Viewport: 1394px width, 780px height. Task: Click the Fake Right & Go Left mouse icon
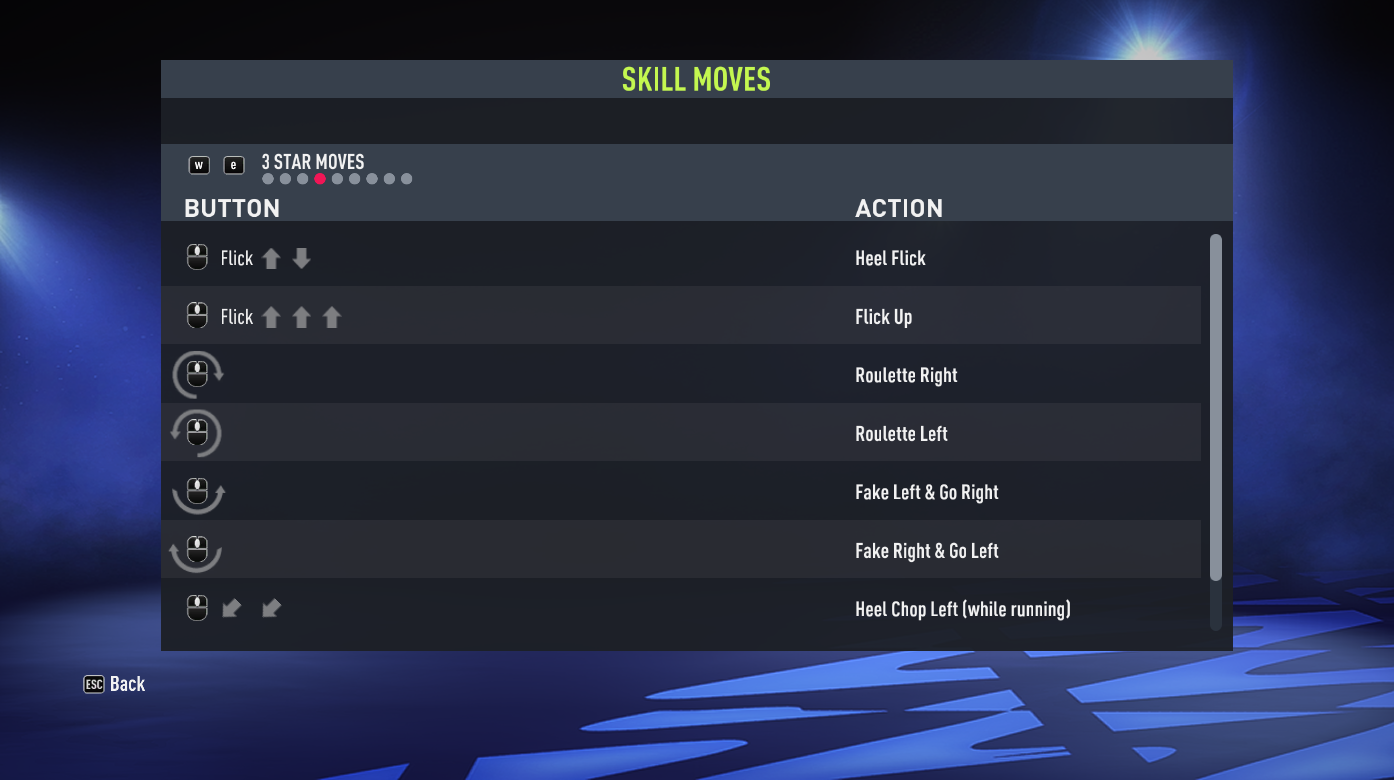(197, 550)
